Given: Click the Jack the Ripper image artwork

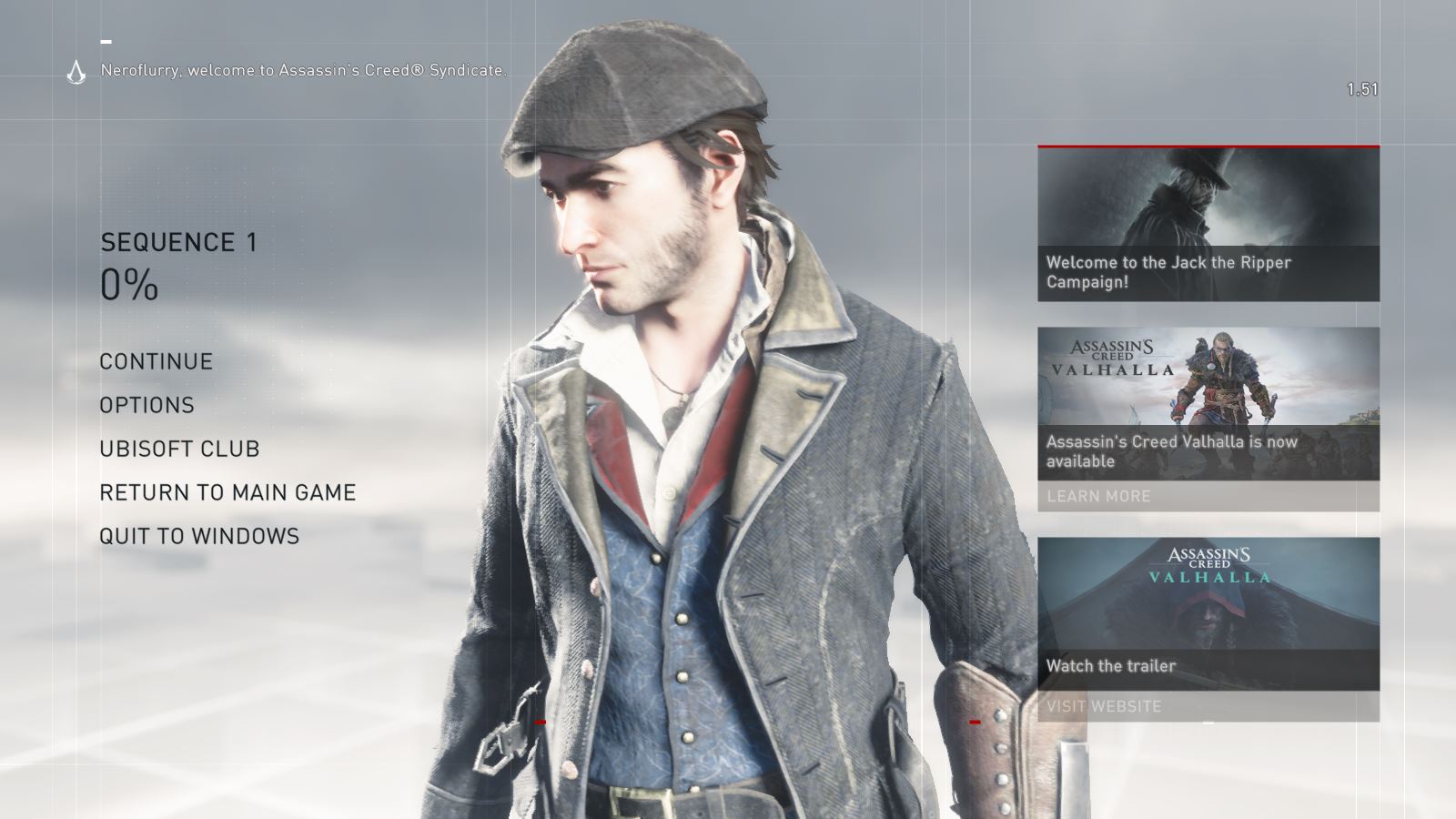Looking at the screenshot, I should pyautogui.click(x=1201, y=196).
